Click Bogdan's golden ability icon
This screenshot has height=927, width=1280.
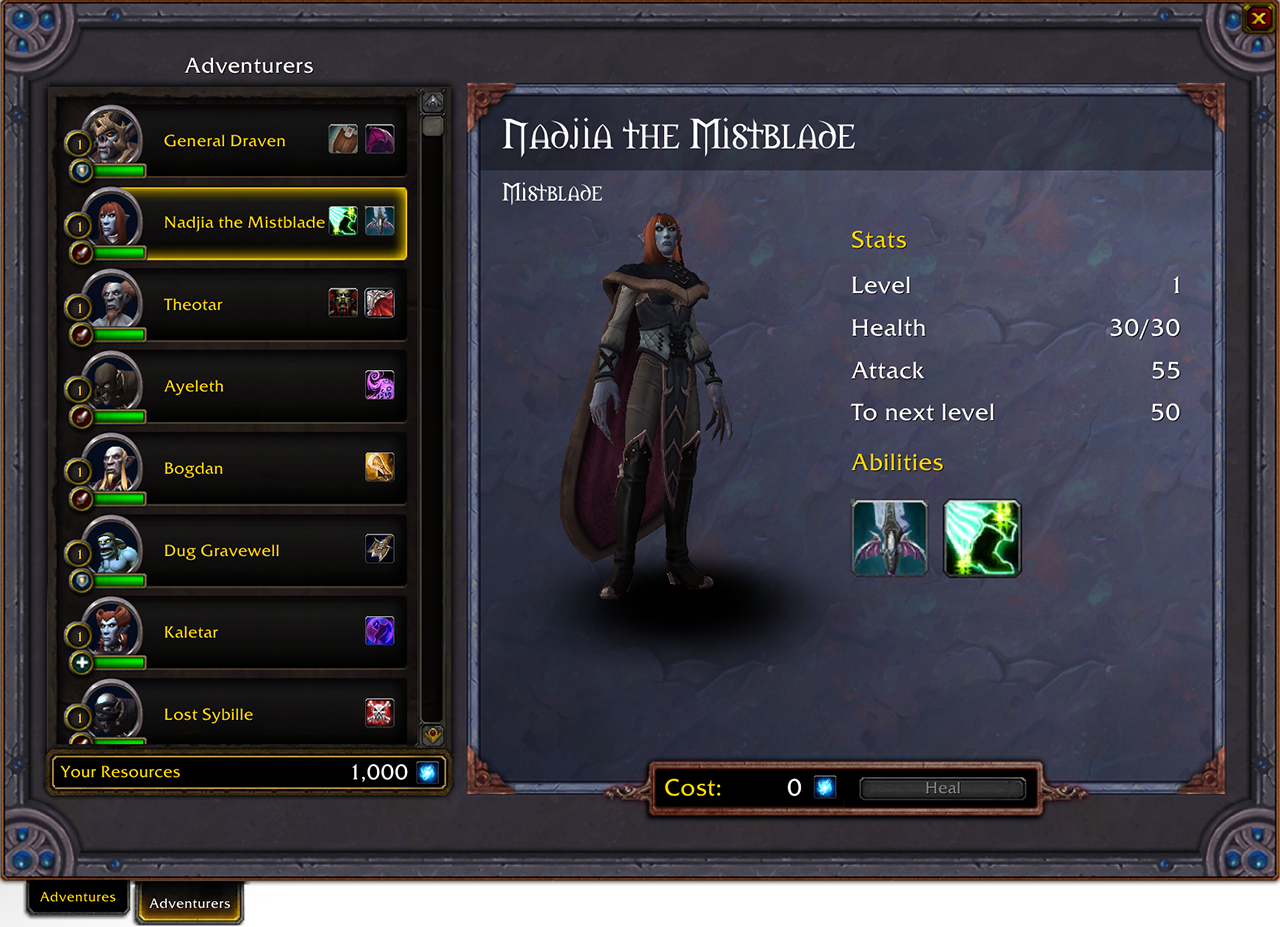point(380,467)
